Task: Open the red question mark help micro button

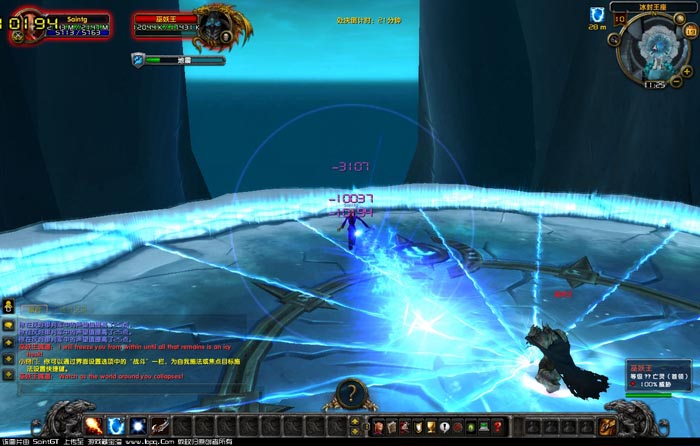Action: [x=497, y=427]
